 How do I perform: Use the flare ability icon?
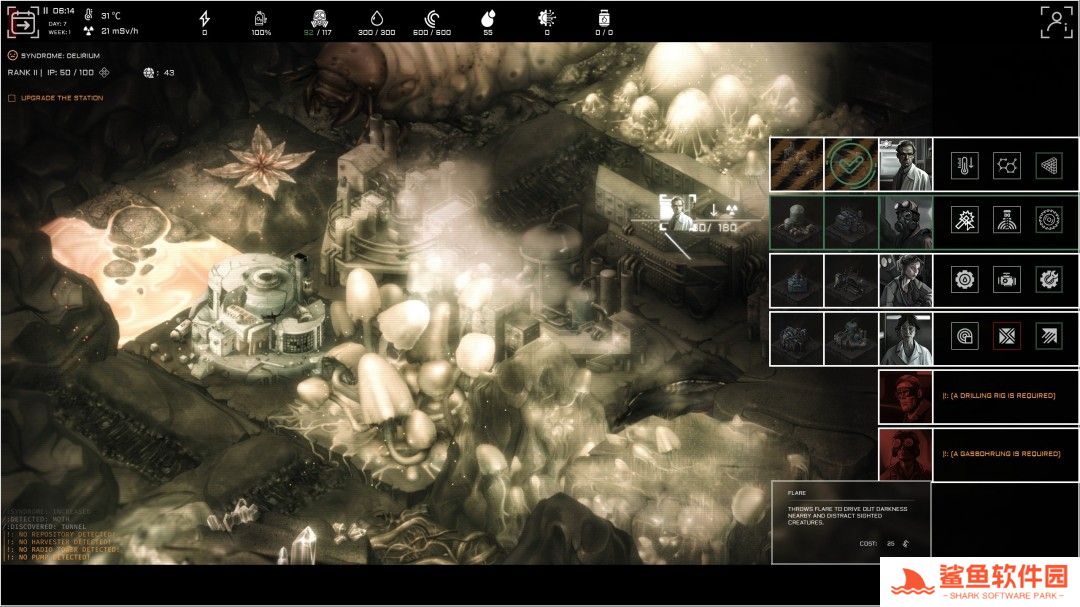(964, 222)
